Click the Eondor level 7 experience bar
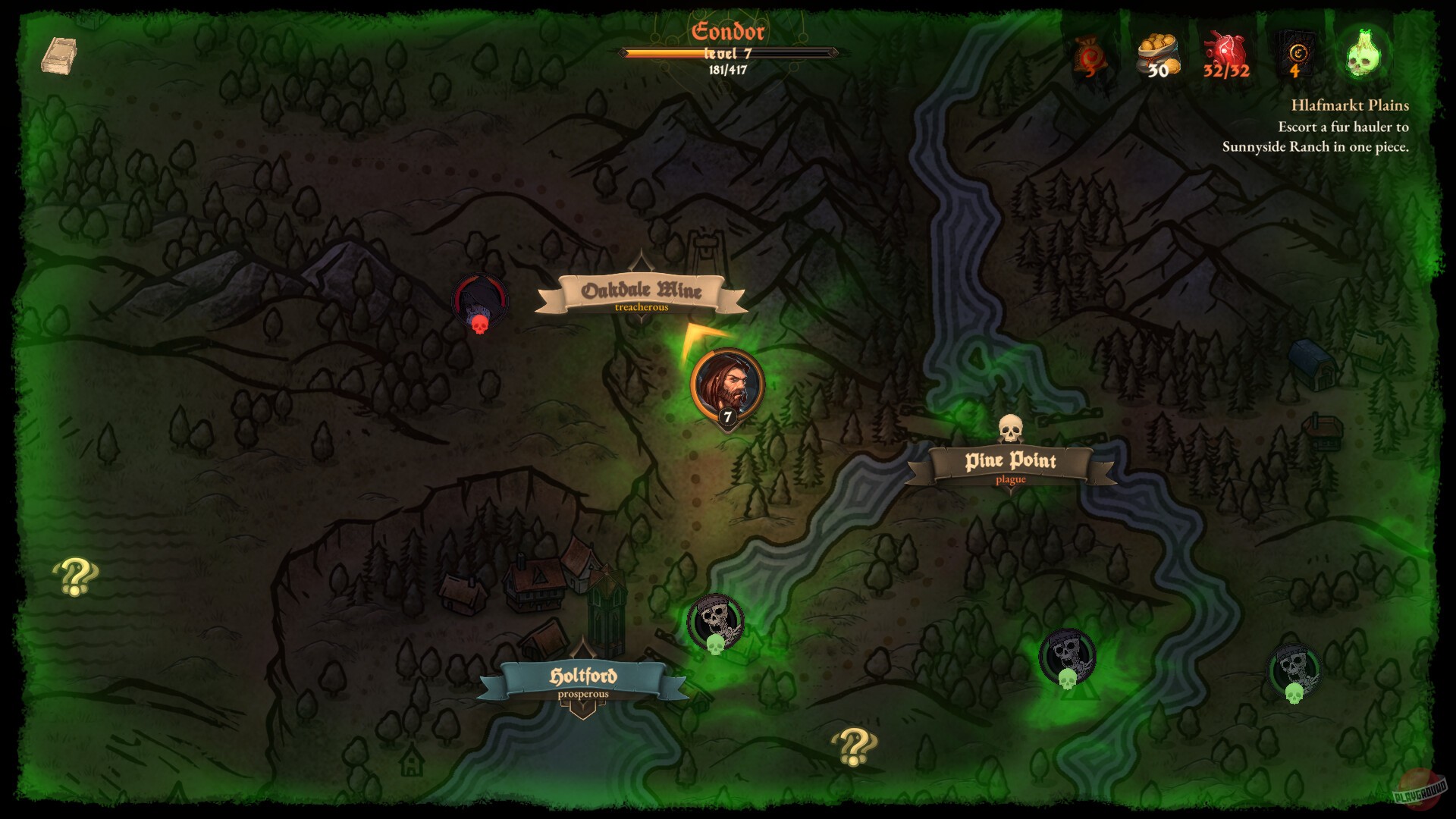The width and height of the screenshot is (1456, 819). (x=728, y=53)
